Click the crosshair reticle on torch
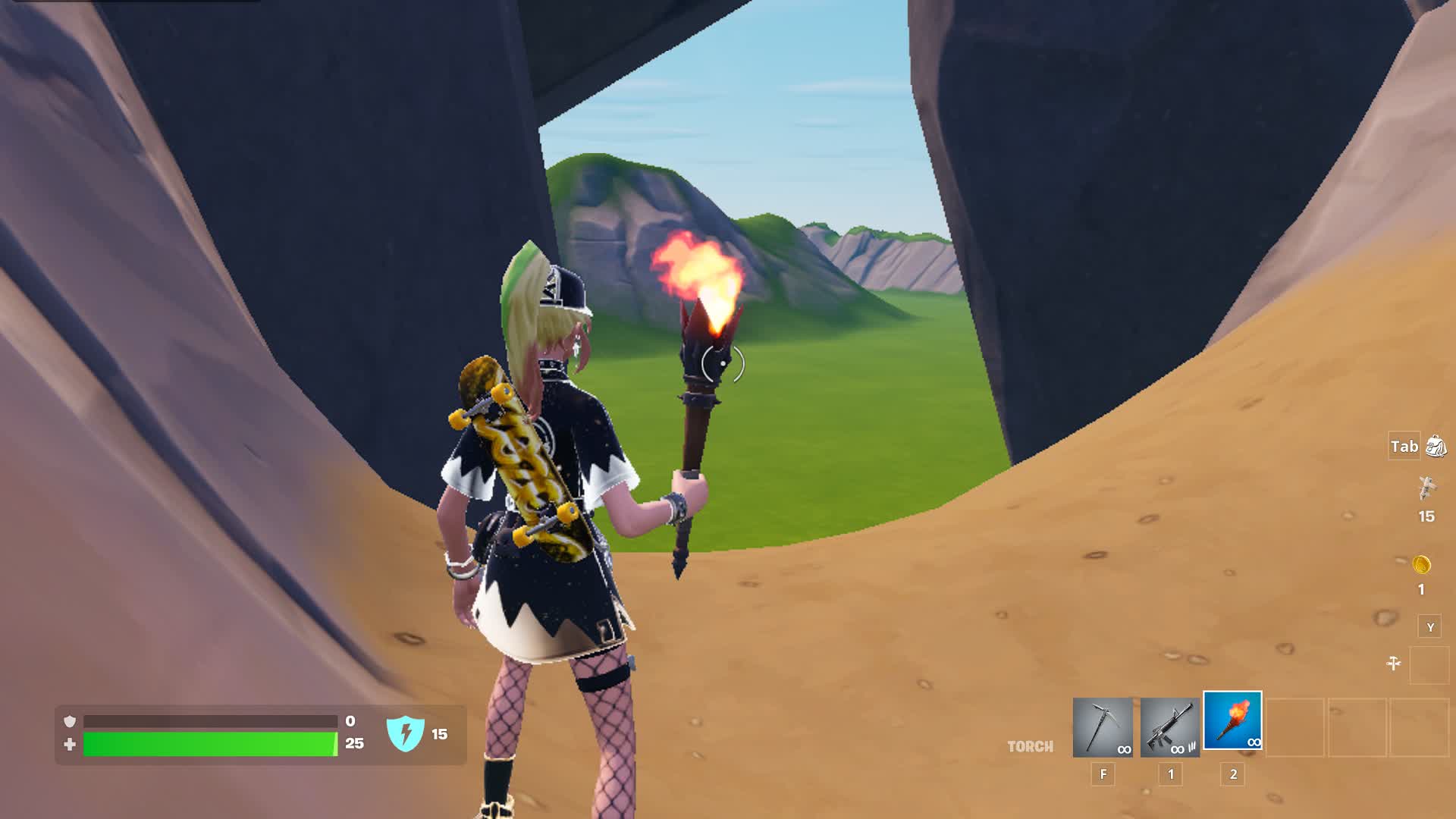Image resolution: width=1456 pixels, height=819 pixels. (722, 362)
